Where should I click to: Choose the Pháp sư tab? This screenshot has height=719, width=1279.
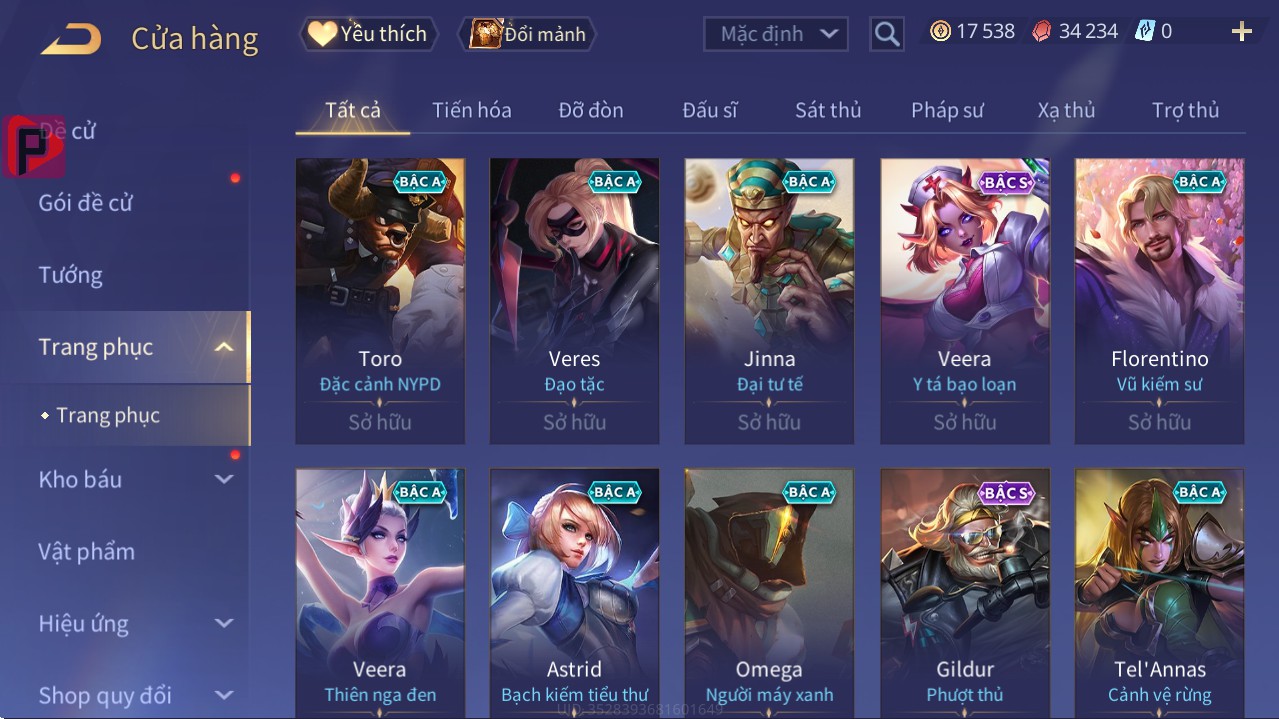point(947,110)
